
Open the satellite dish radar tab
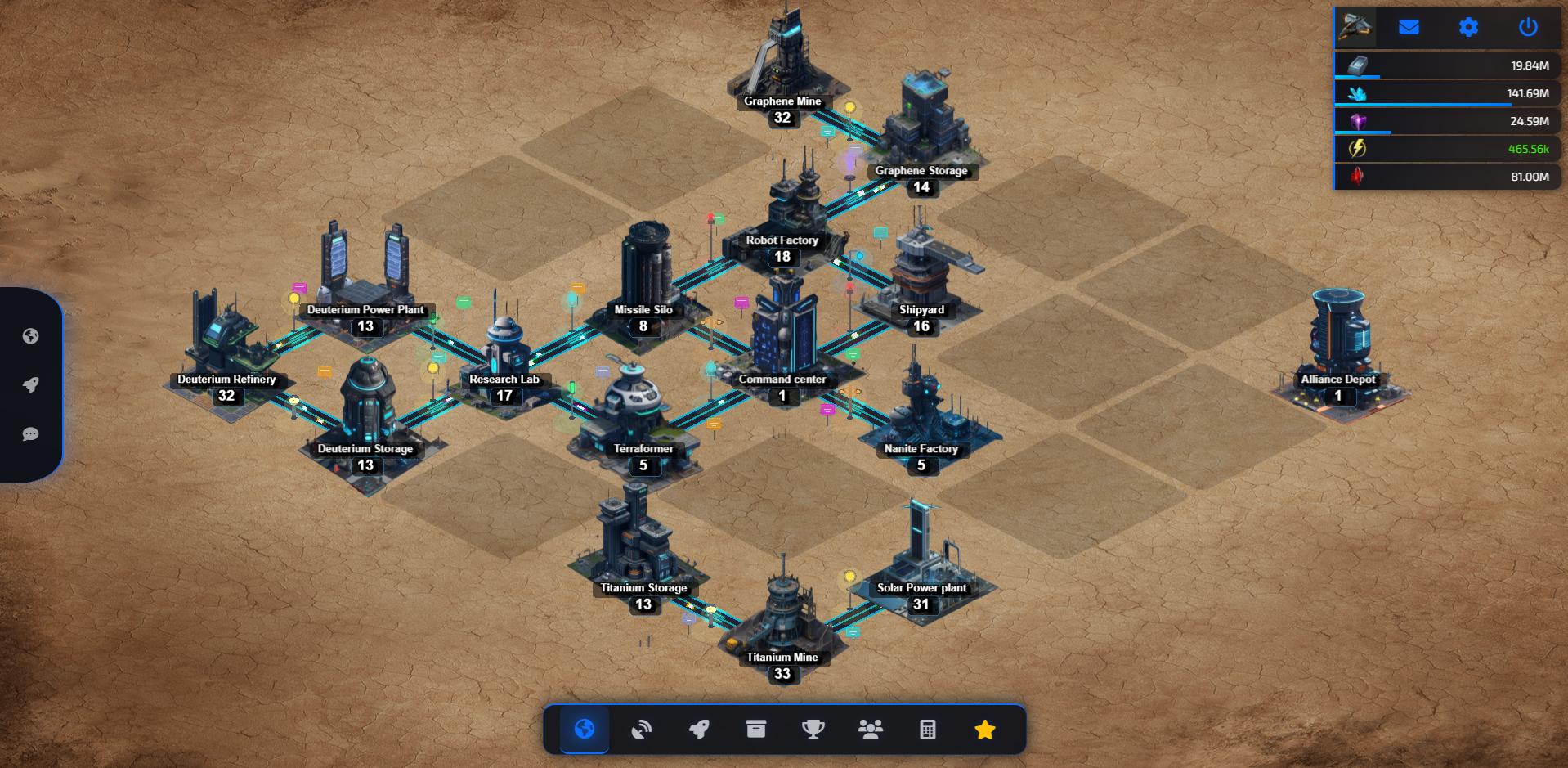coord(642,729)
